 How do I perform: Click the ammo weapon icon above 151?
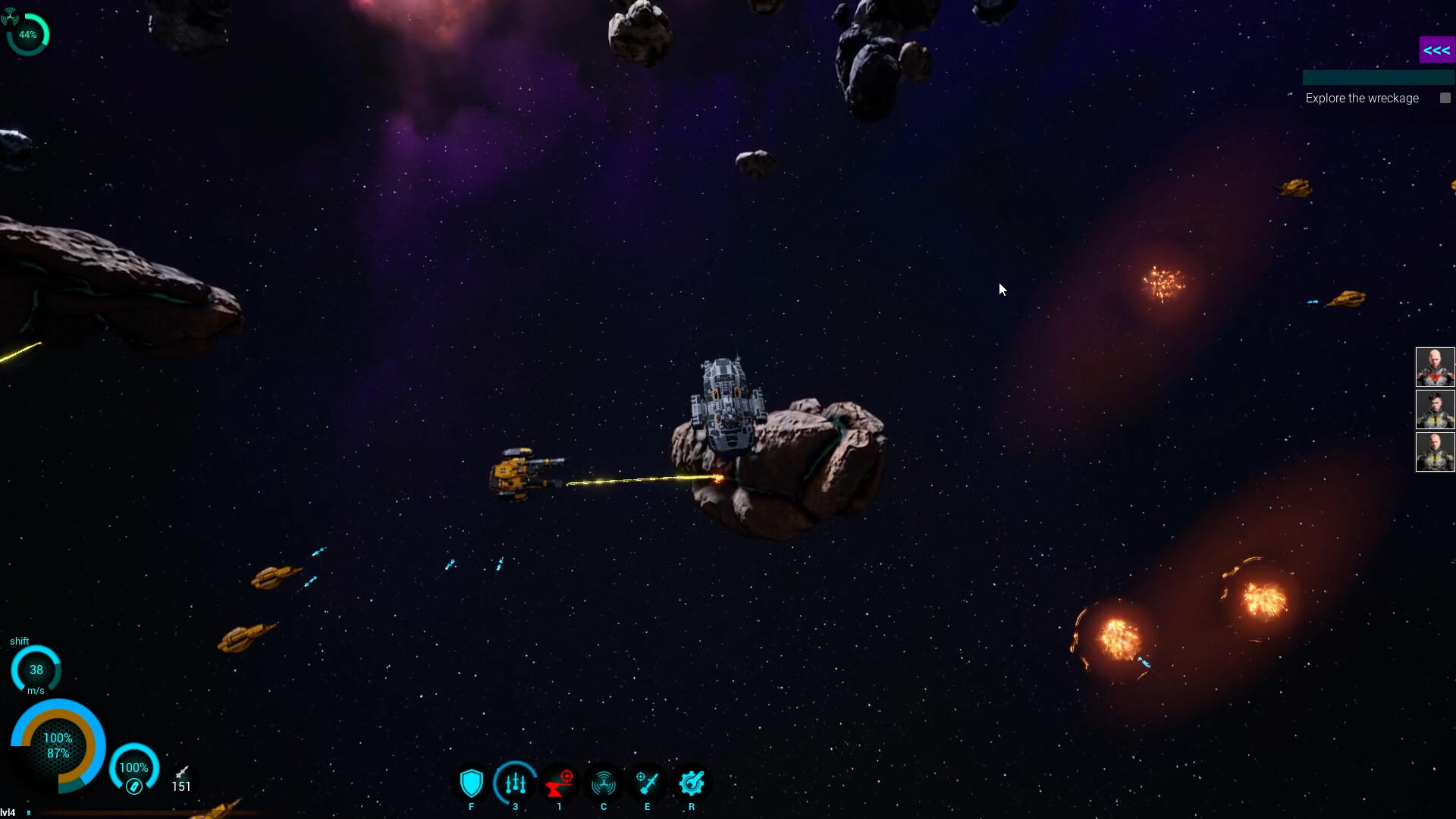(182, 772)
